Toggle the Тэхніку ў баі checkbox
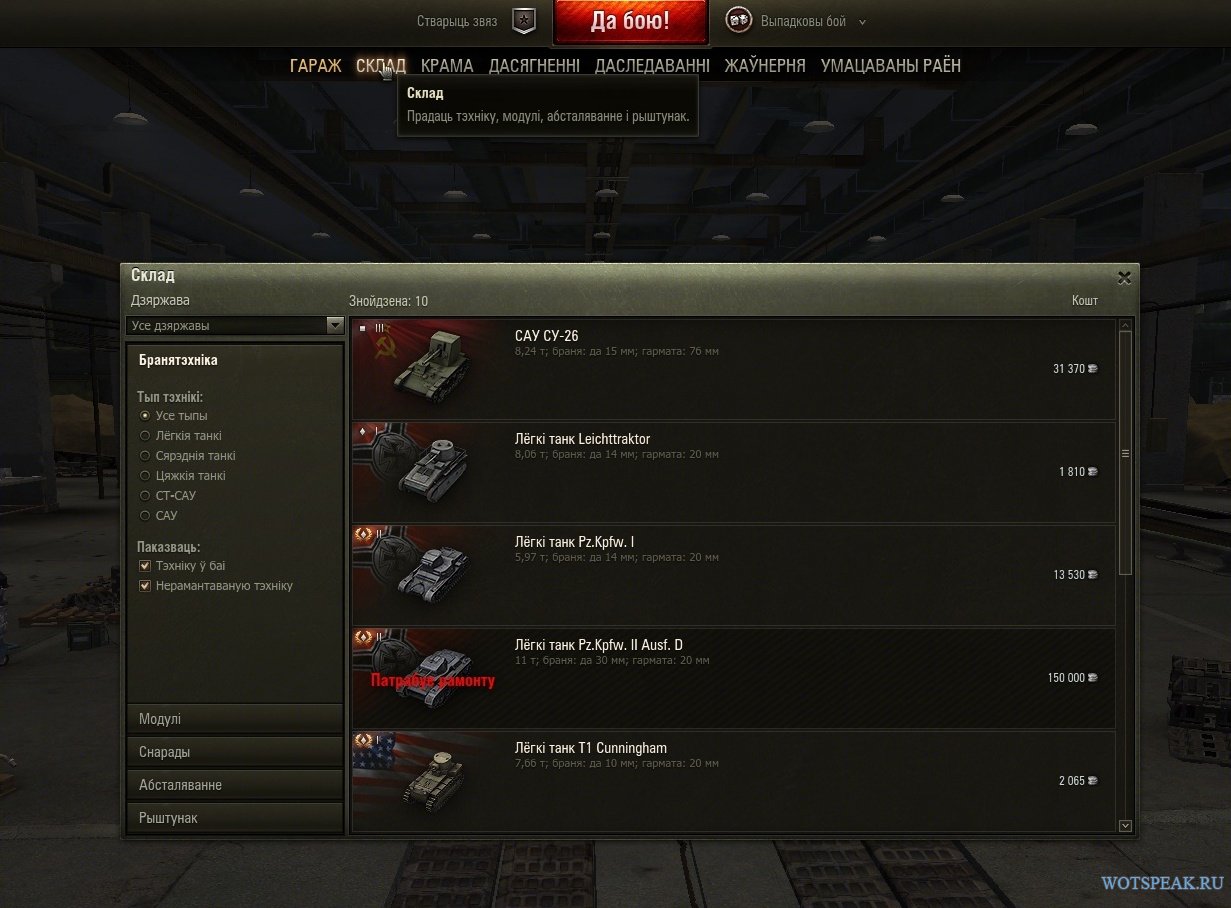Screen dimensions: 1231x908 tap(146, 566)
